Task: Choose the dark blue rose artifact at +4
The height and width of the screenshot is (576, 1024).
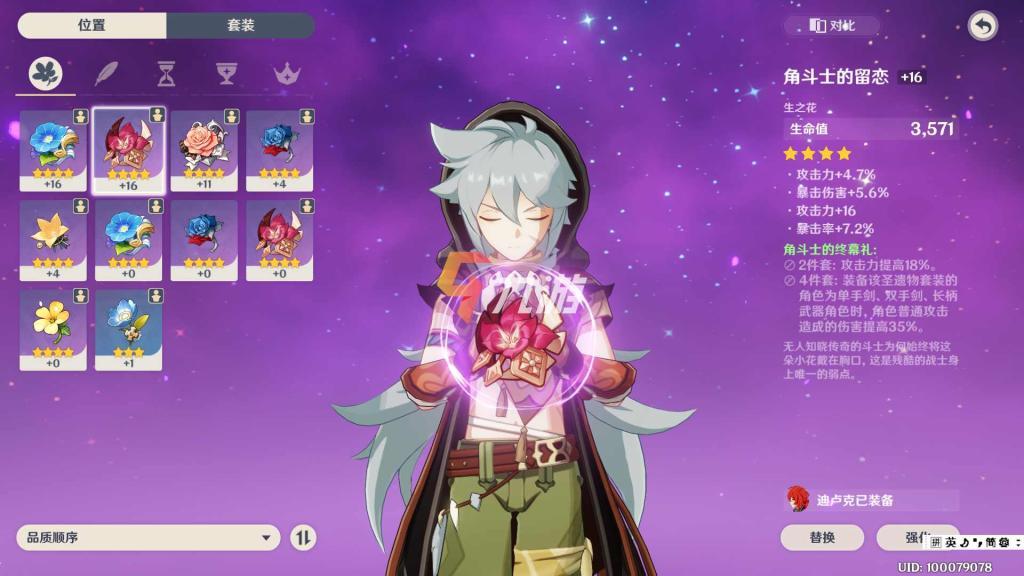Action: [279, 148]
